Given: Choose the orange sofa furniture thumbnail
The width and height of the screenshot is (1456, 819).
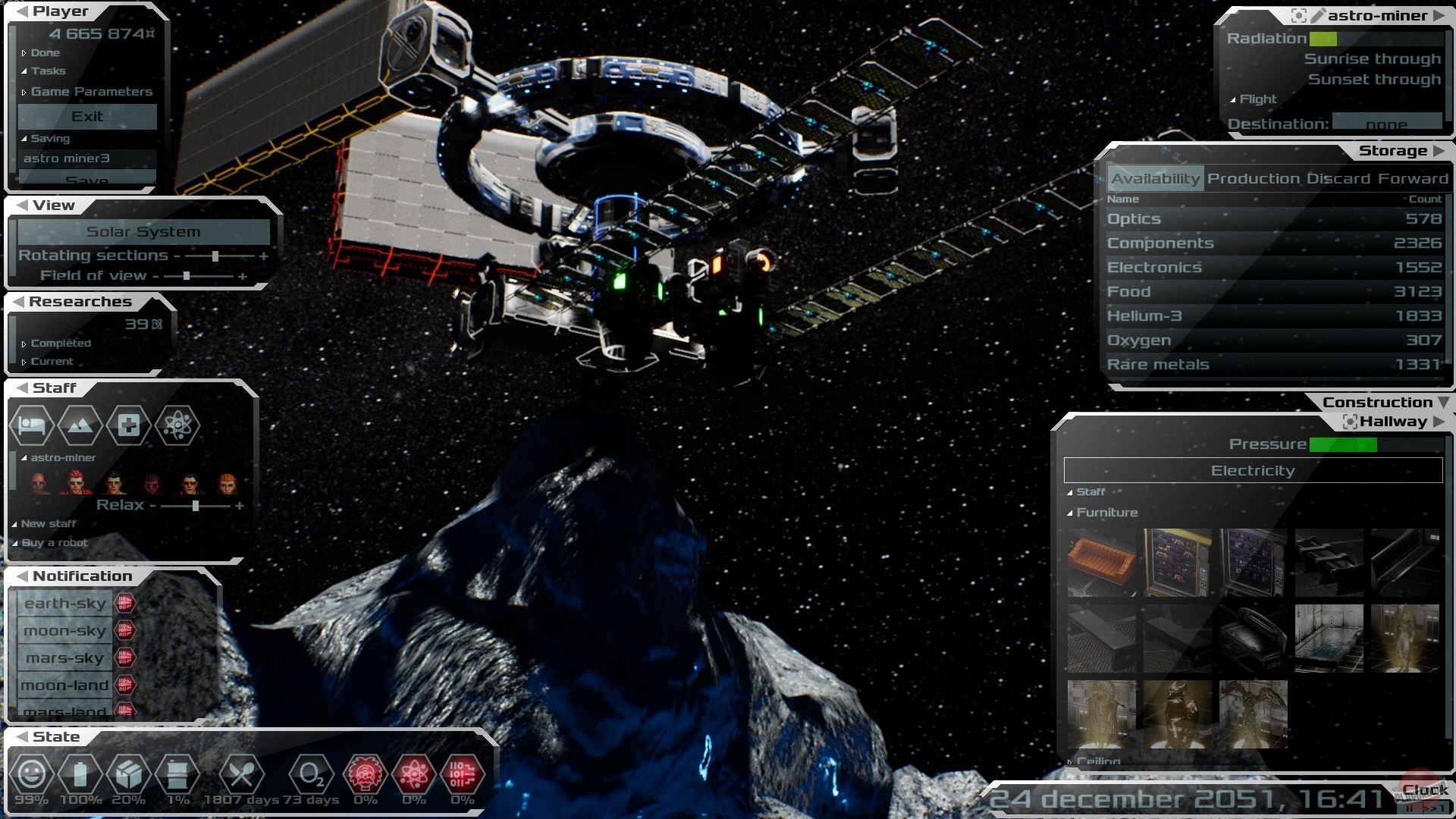Looking at the screenshot, I should [x=1101, y=563].
